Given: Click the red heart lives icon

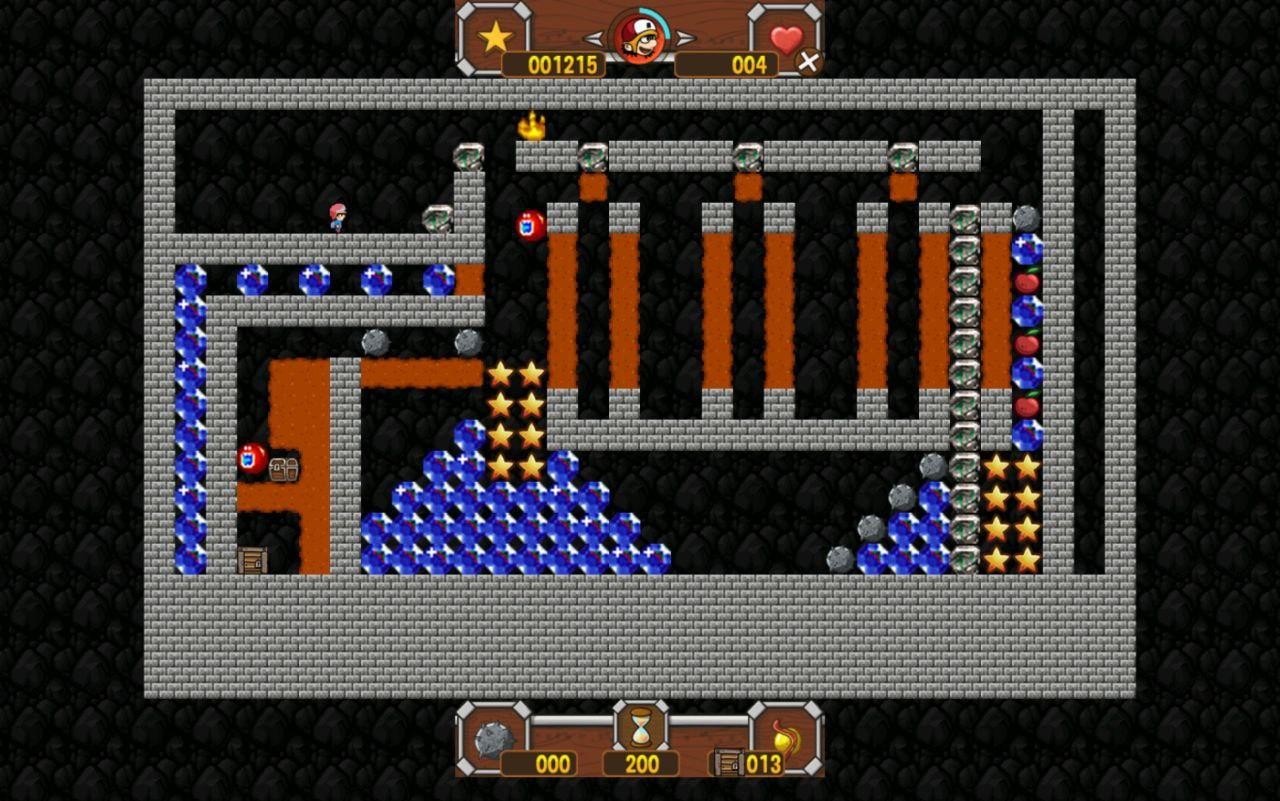Looking at the screenshot, I should (786, 39).
